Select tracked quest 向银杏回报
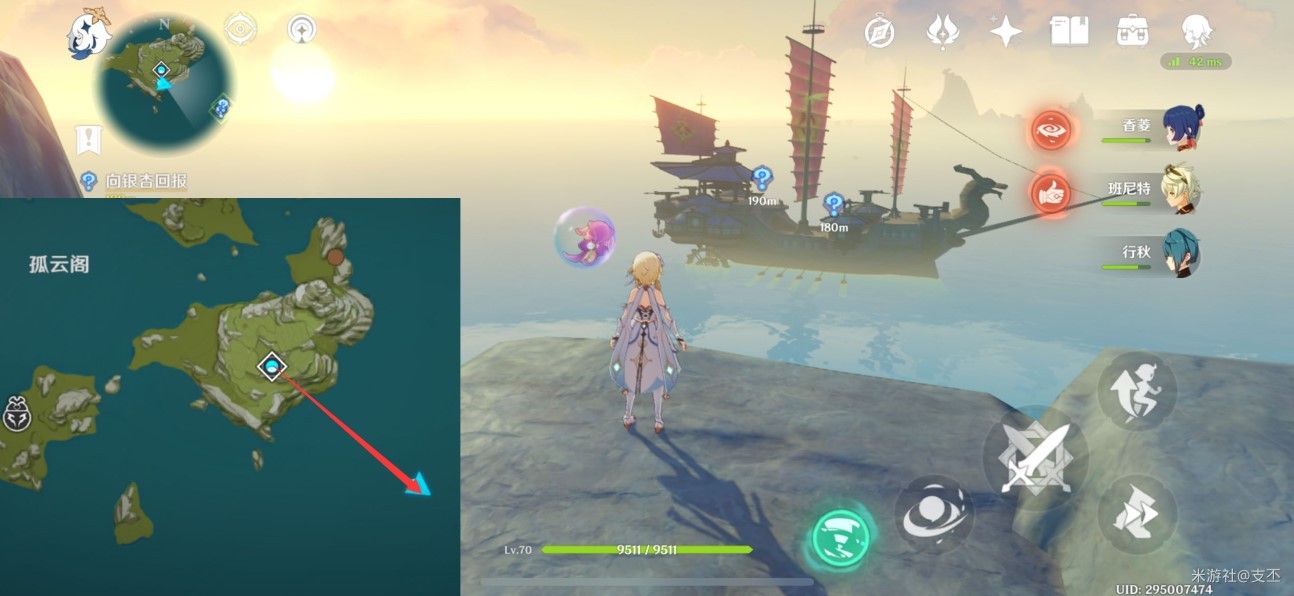 [146, 181]
